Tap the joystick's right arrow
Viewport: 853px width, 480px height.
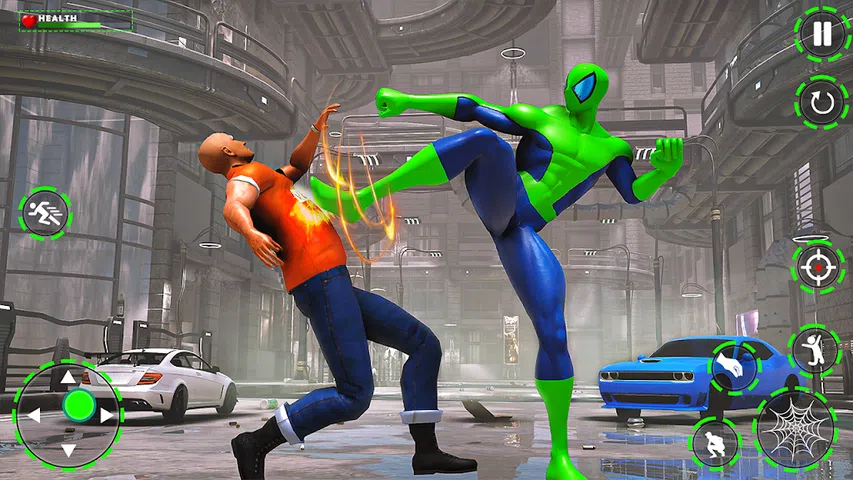(x=104, y=414)
